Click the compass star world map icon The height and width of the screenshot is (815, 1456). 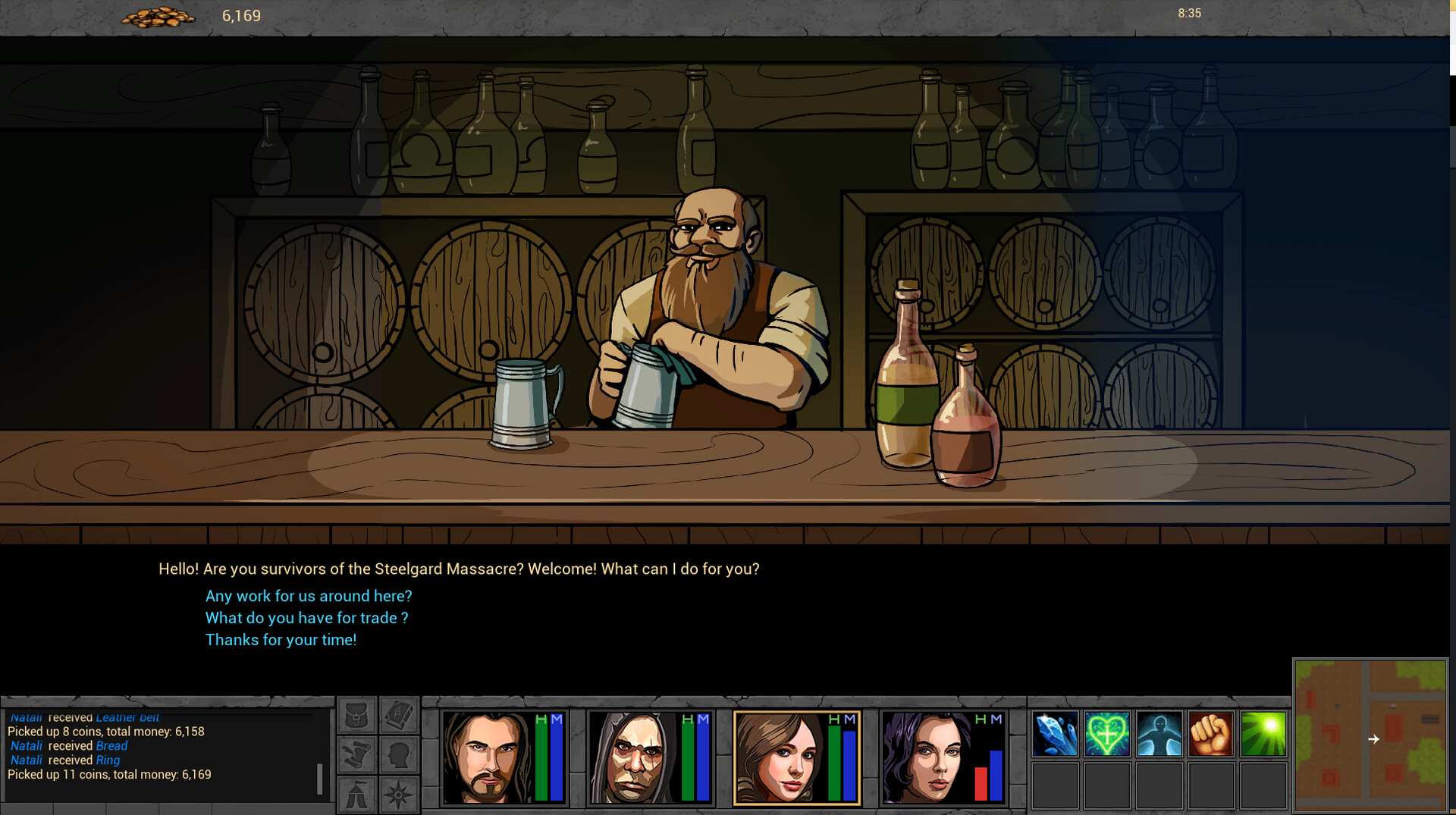(400, 795)
